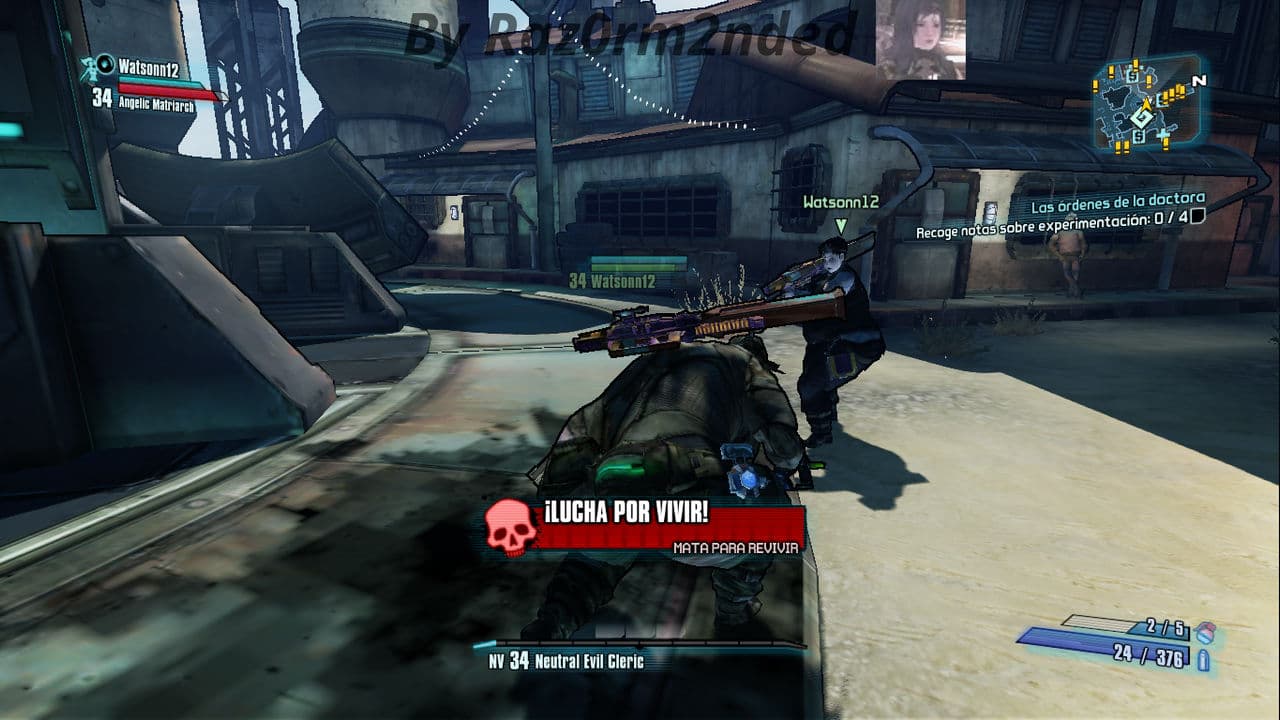Viewport: 1280px width, 720px height.
Task: Click the grenade icon by the counter
Action: point(1206,632)
